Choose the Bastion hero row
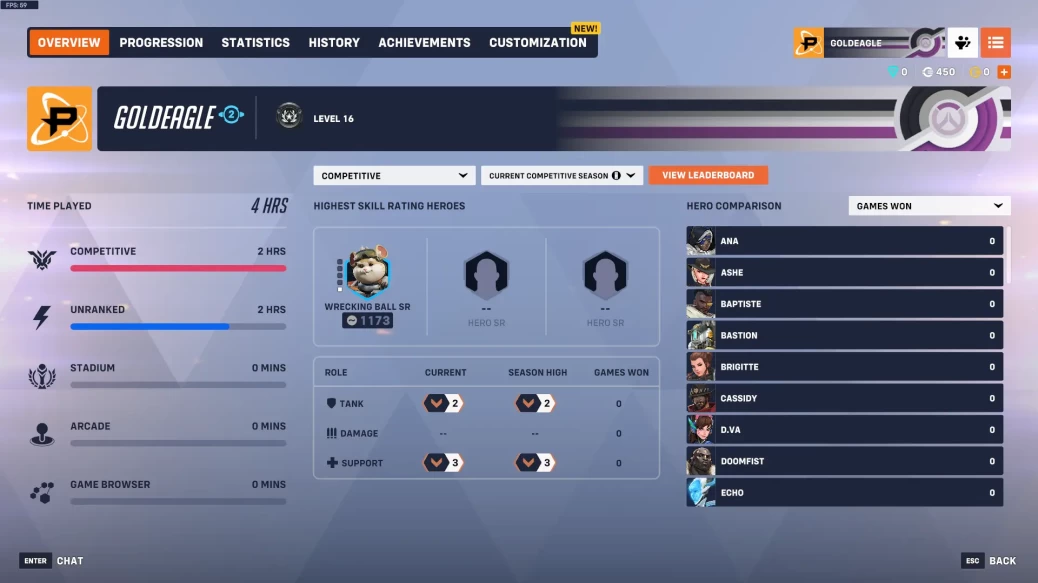This screenshot has height=583, width=1038. [x=844, y=335]
